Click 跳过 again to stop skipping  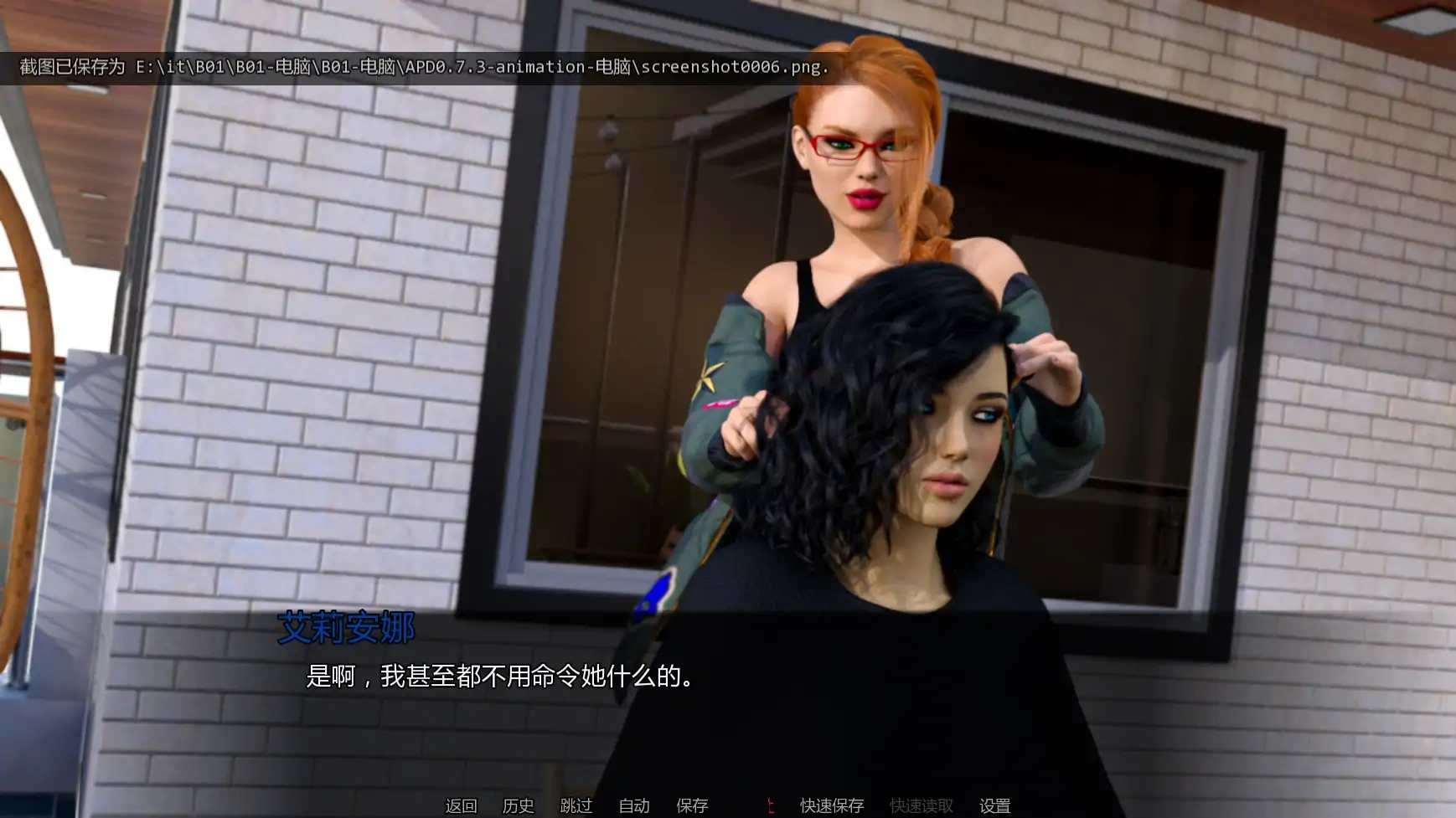tap(575, 806)
